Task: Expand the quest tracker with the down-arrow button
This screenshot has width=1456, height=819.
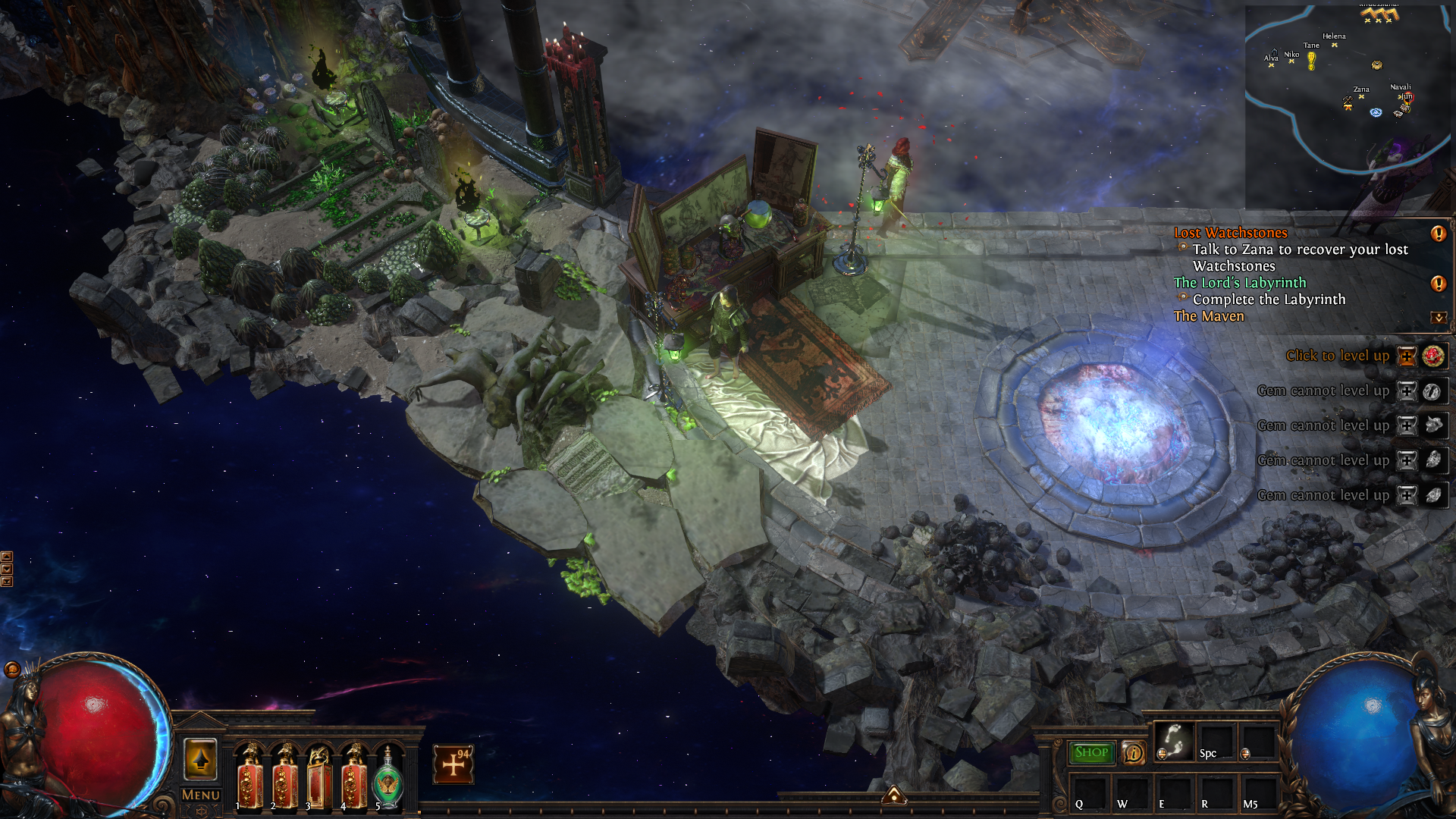Action: 1438,318
